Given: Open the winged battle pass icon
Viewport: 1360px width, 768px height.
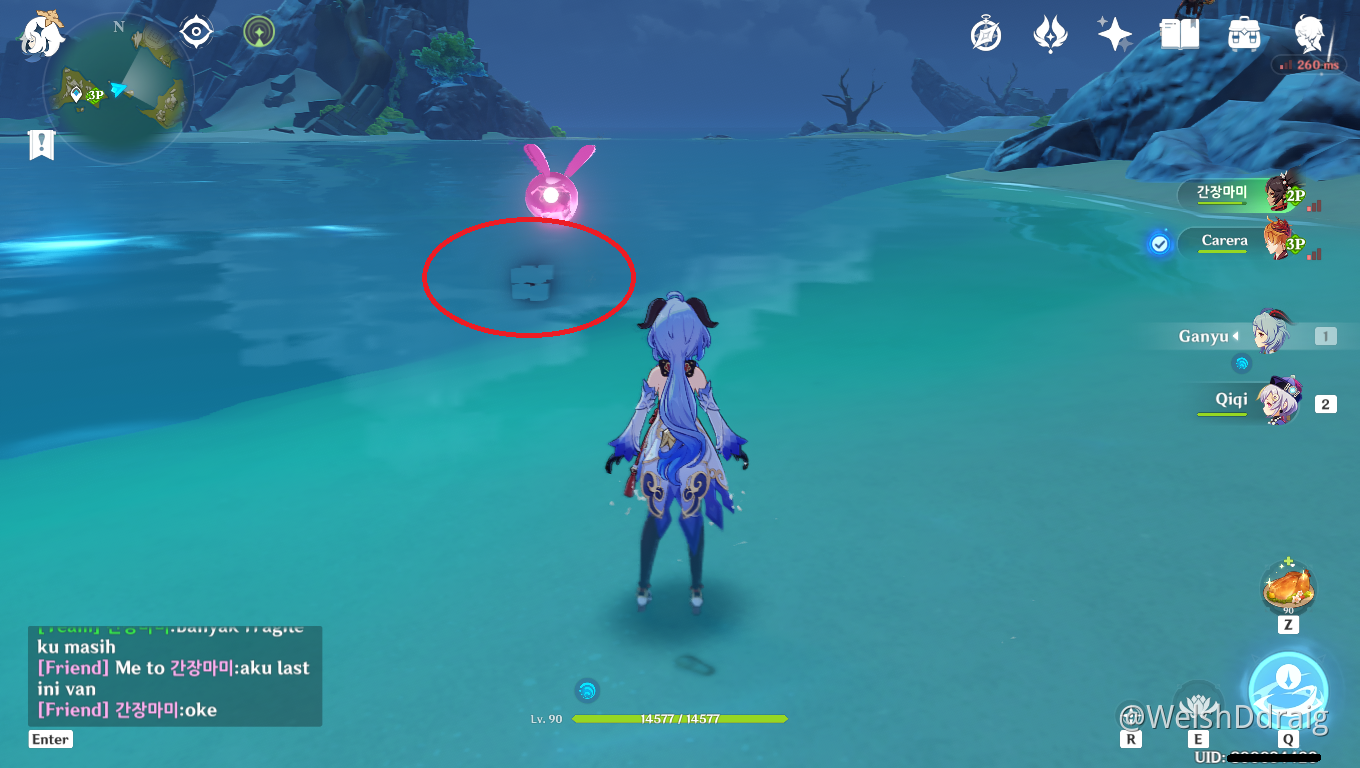Looking at the screenshot, I should [x=1050, y=35].
